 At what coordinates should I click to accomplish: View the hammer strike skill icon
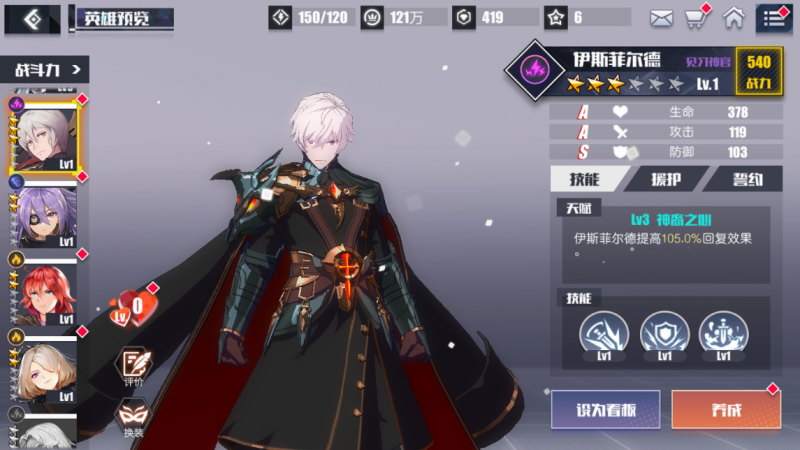point(605,332)
